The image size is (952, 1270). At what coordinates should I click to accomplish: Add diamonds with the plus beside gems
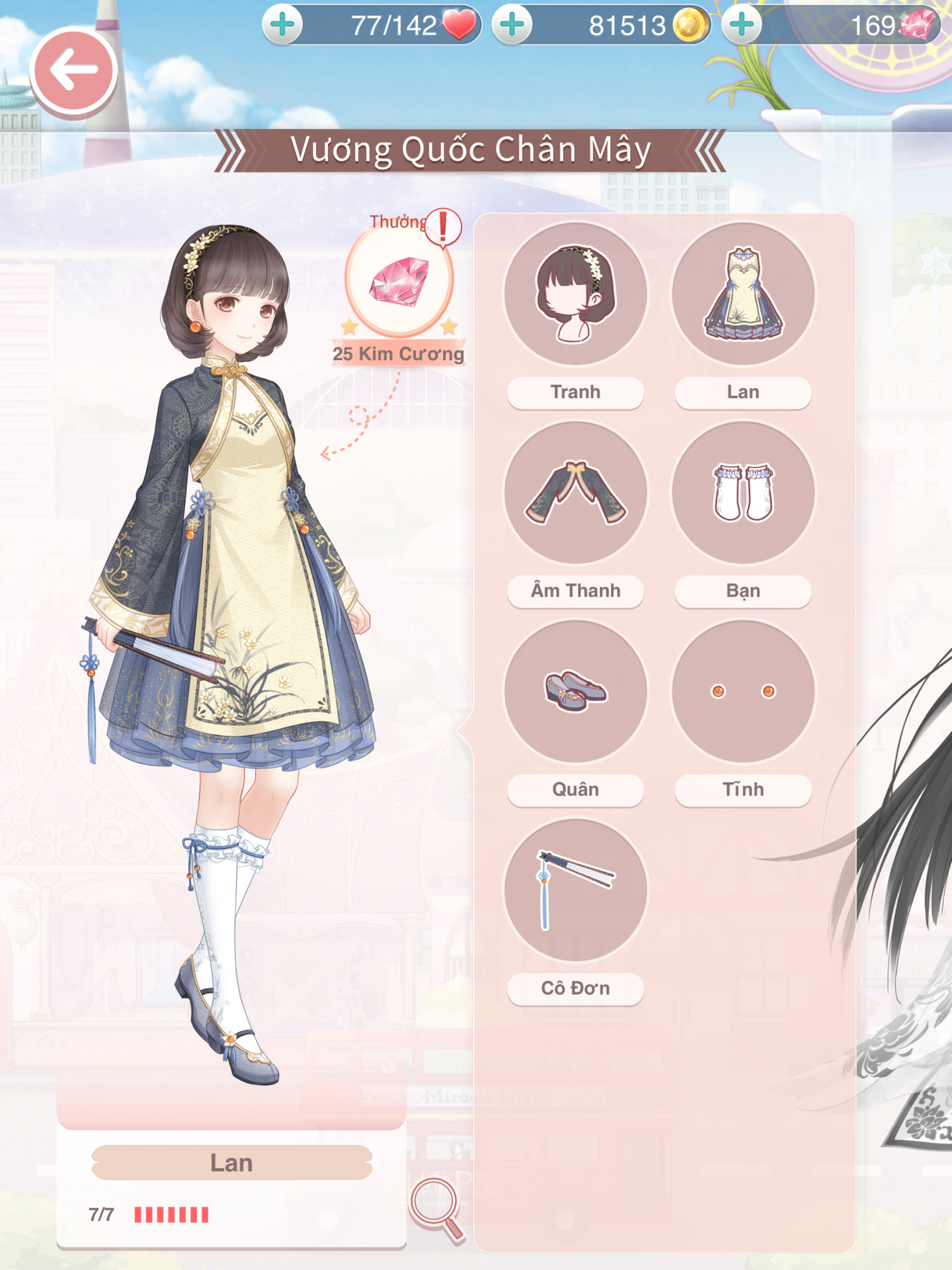click(742, 25)
